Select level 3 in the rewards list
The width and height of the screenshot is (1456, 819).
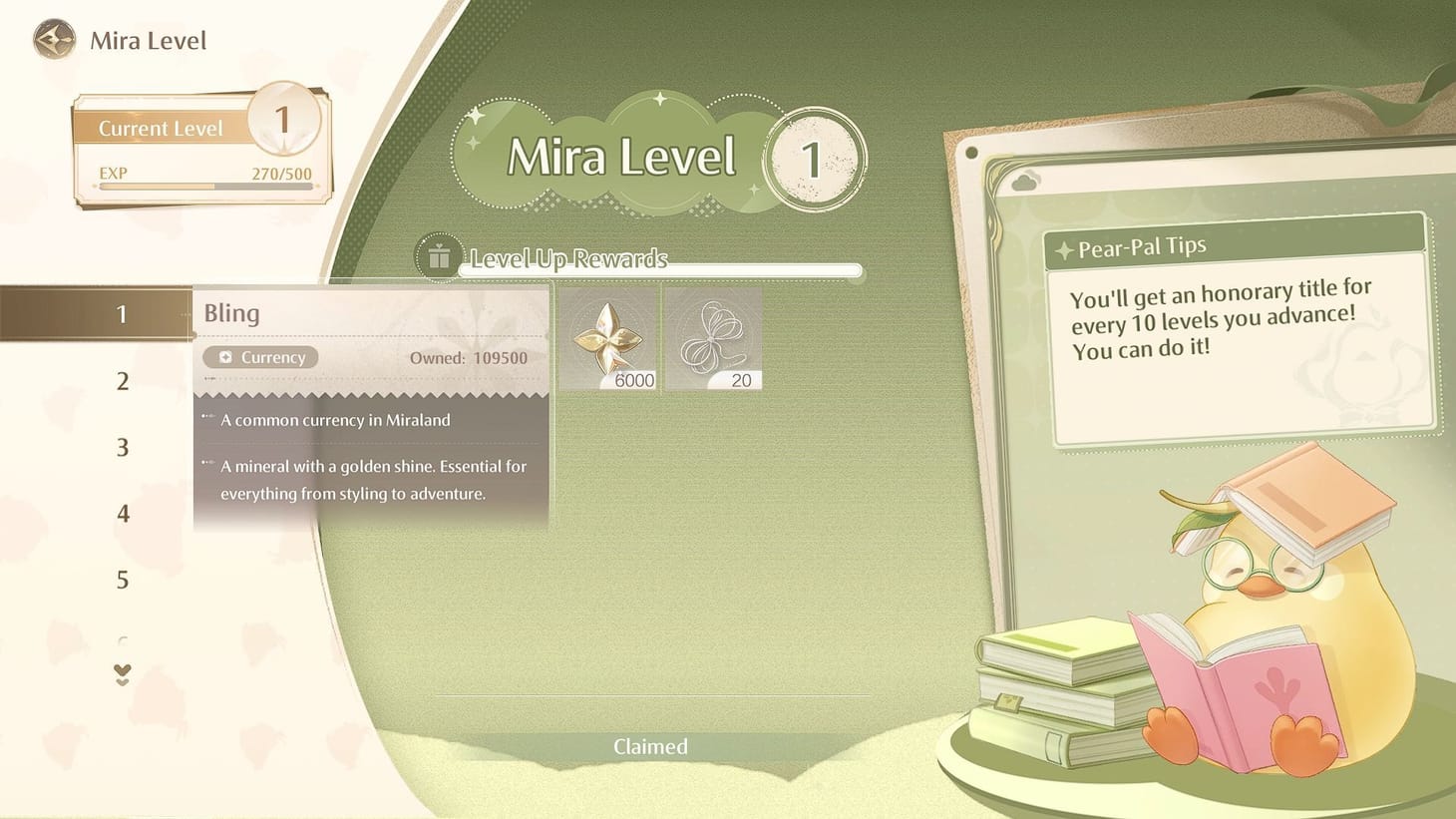(x=122, y=447)
